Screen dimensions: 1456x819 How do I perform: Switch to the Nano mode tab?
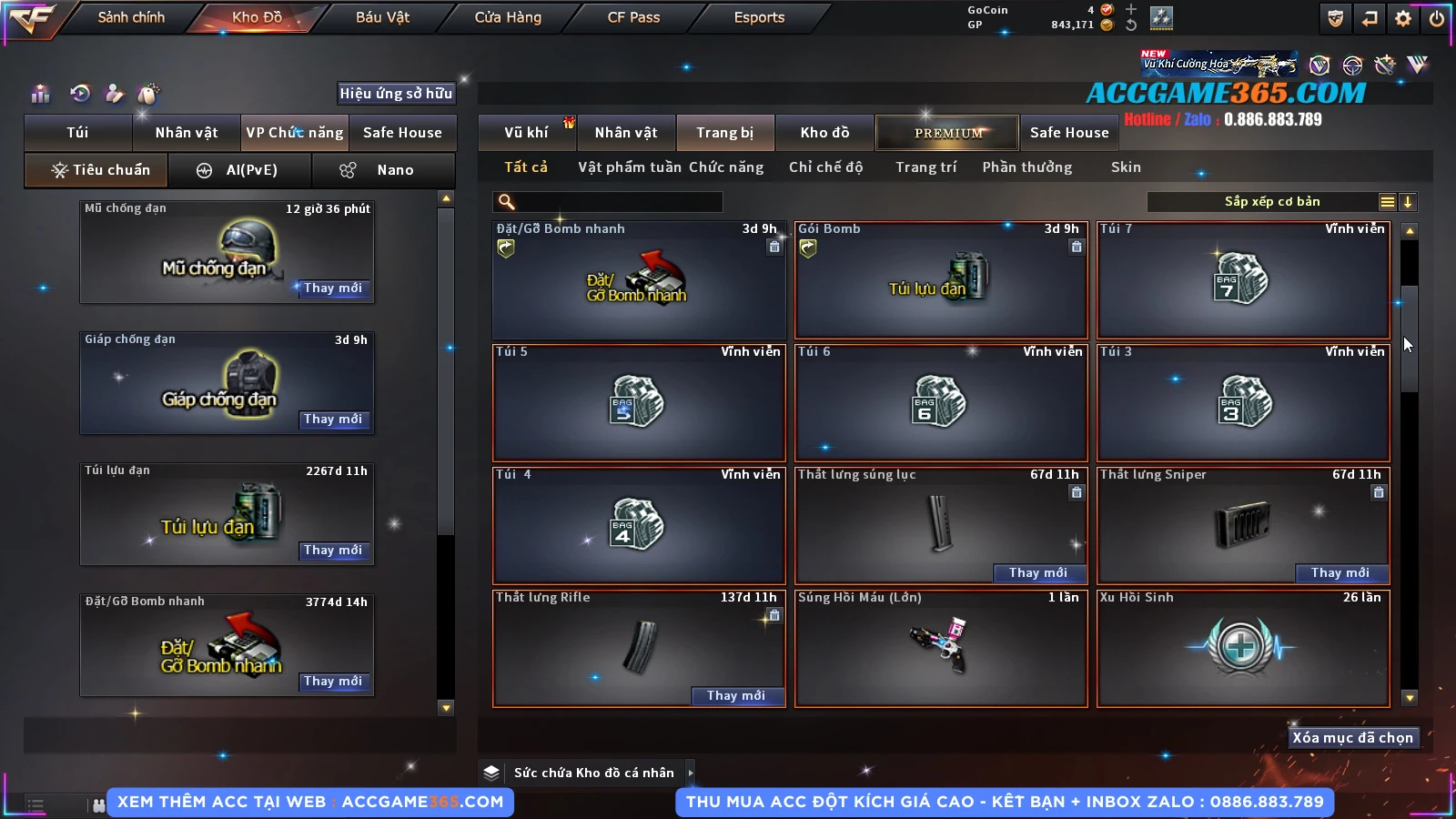tap(383, 170)
